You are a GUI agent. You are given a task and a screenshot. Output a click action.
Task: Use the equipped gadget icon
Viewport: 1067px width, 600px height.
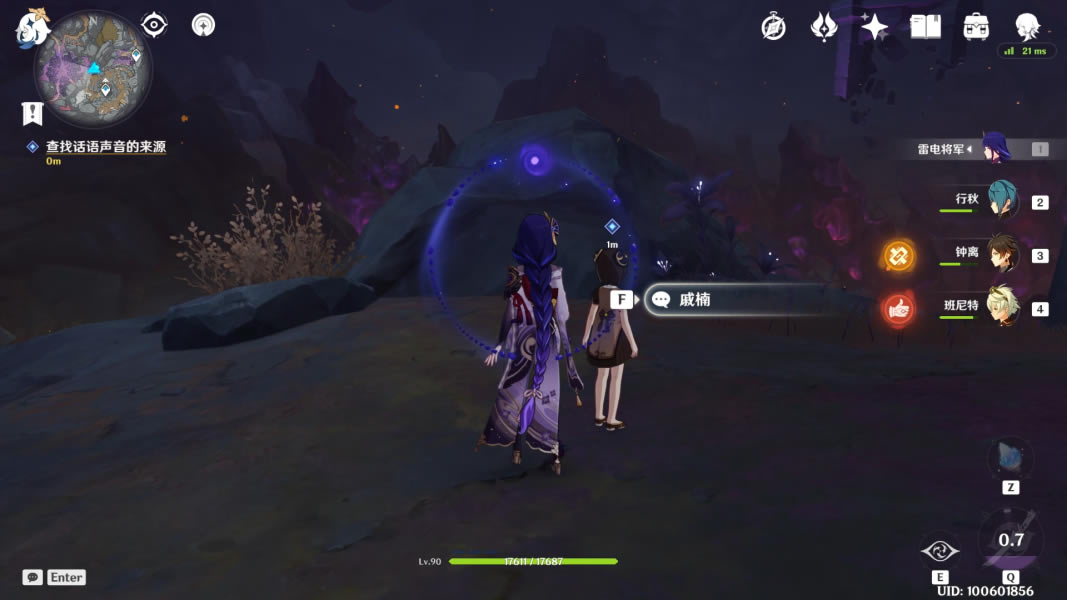[x=1009, y=460]
